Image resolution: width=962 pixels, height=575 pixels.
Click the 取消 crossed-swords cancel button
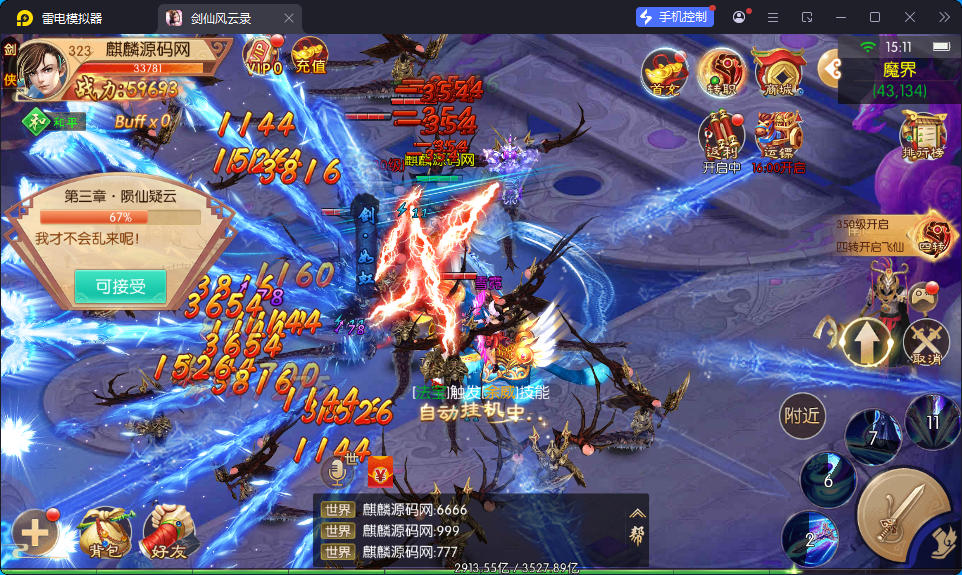[926, 342]
